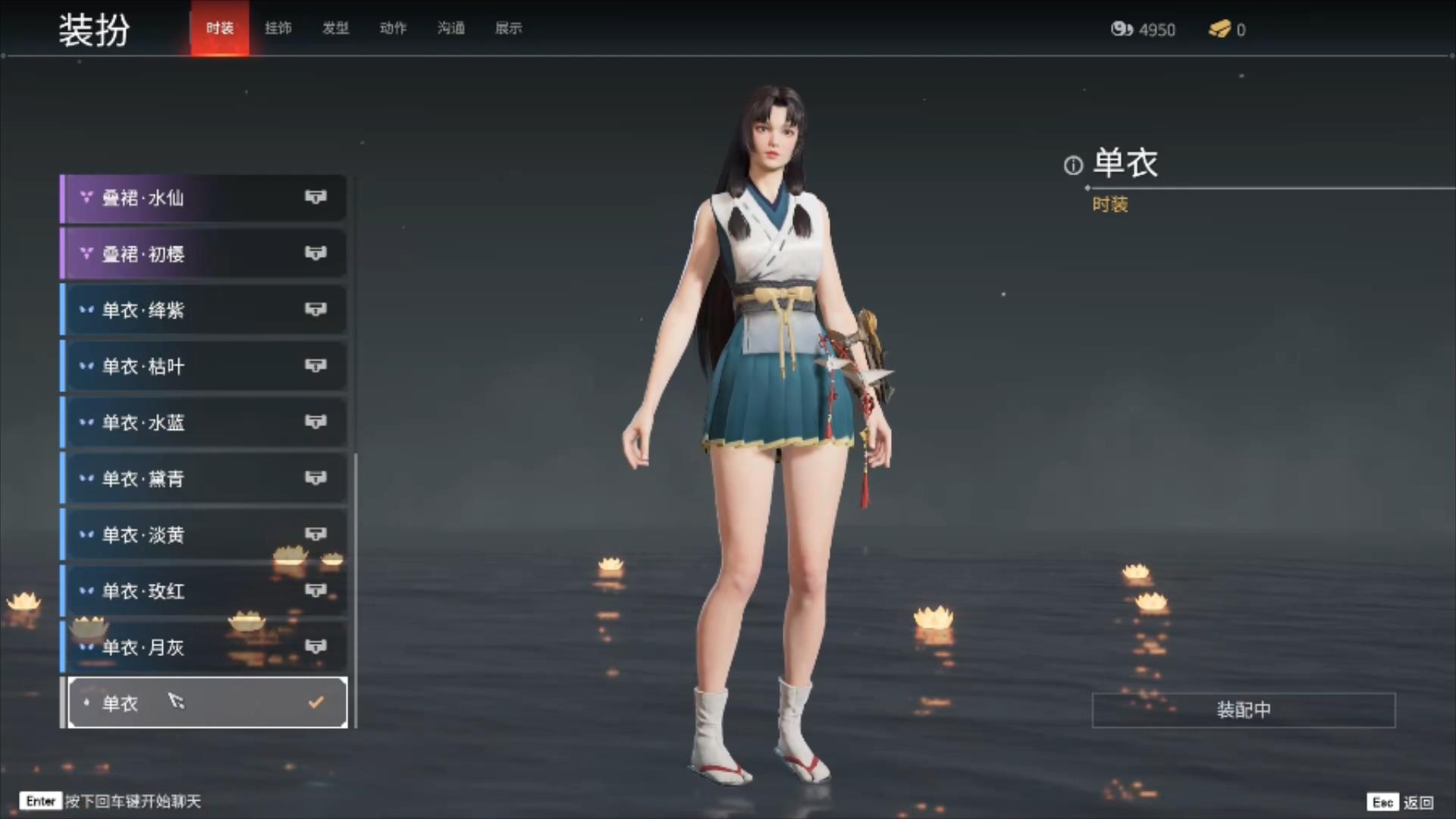1456x819 pixels.
Task: Select the 单衣·枯叶 outfit
Action: [203, 366]
